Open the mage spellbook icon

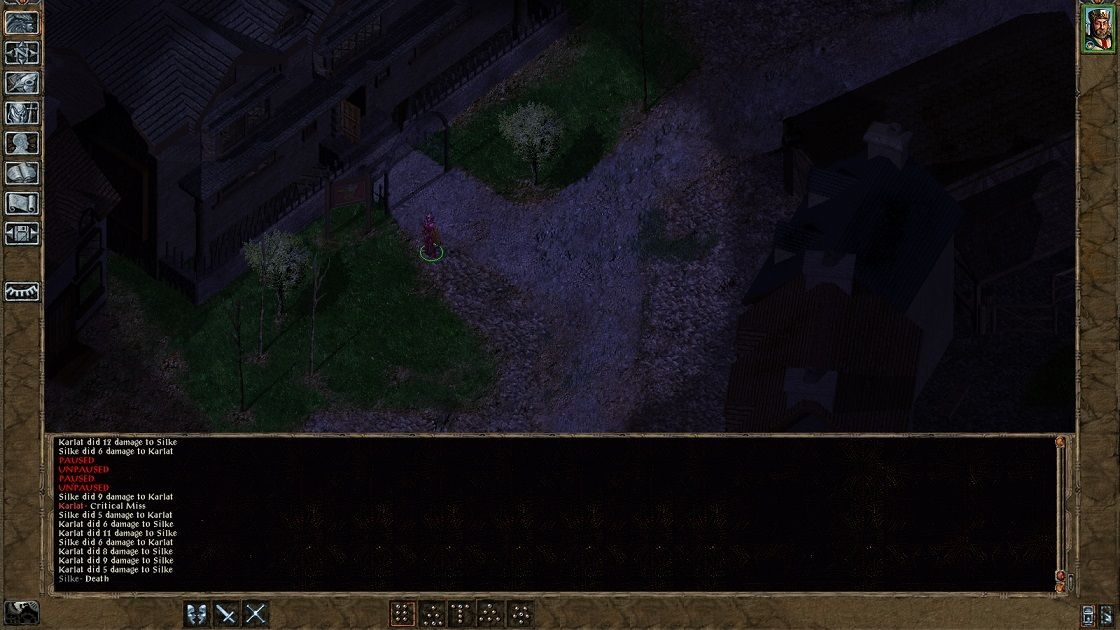click(22, 173)
